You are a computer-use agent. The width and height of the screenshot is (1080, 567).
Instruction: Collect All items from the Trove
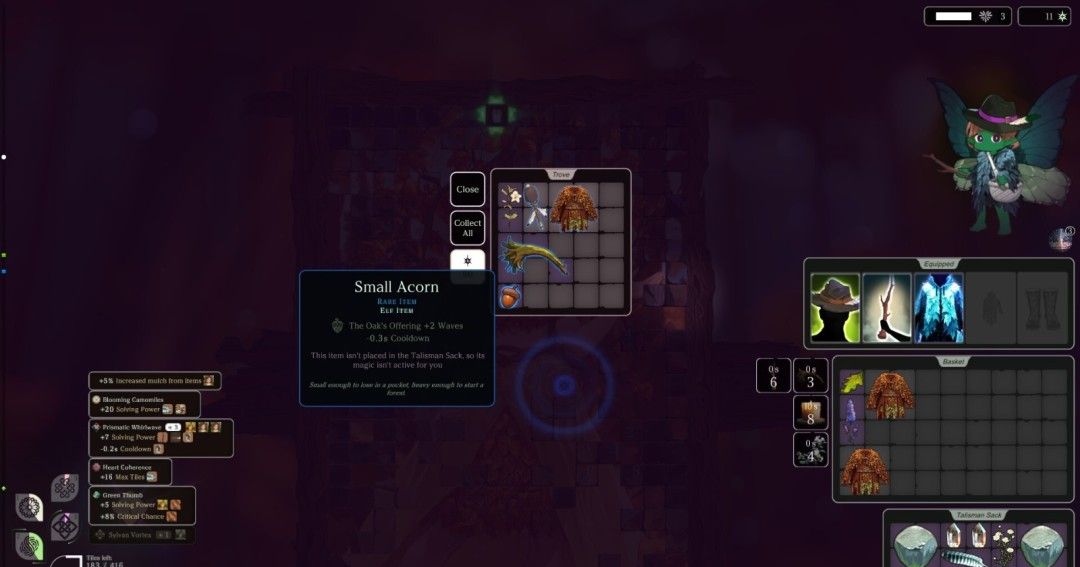pos(467,228)
